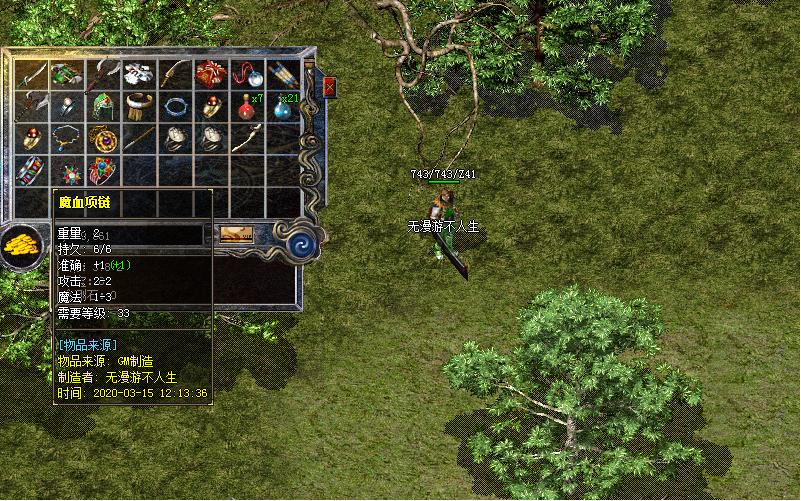Pick the blue gem bead necklace
Viewport: 801px width, 501px height.
click(x=66, y=138)
